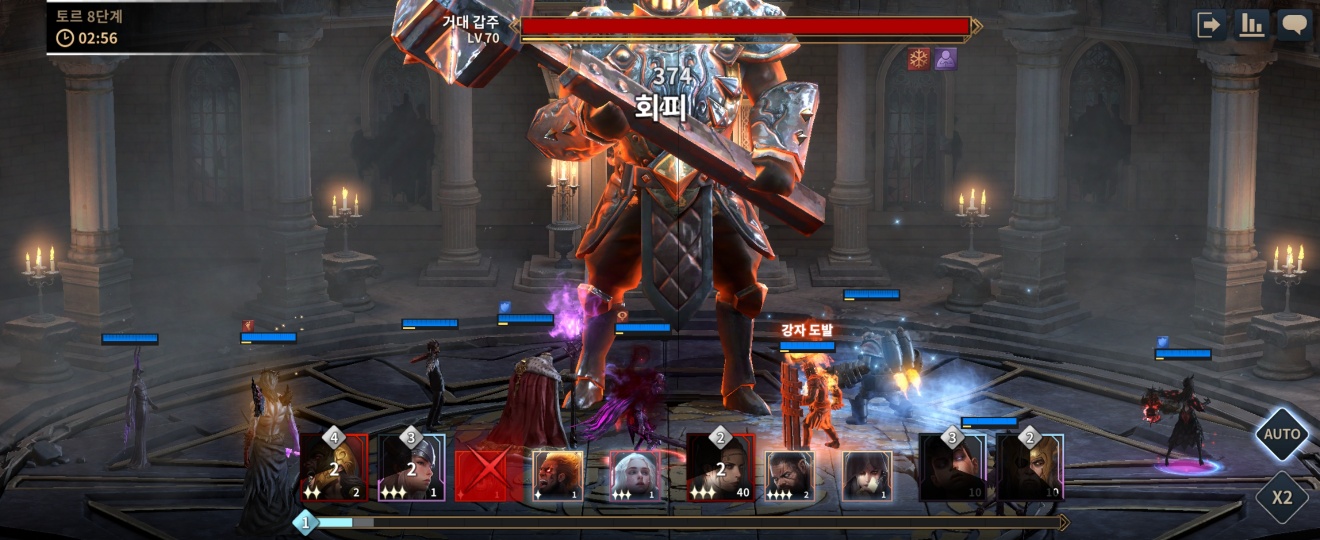The image size is (1320, 540).
Task: Open the battle statistics bar chart
Action: tap(1252, 25)
